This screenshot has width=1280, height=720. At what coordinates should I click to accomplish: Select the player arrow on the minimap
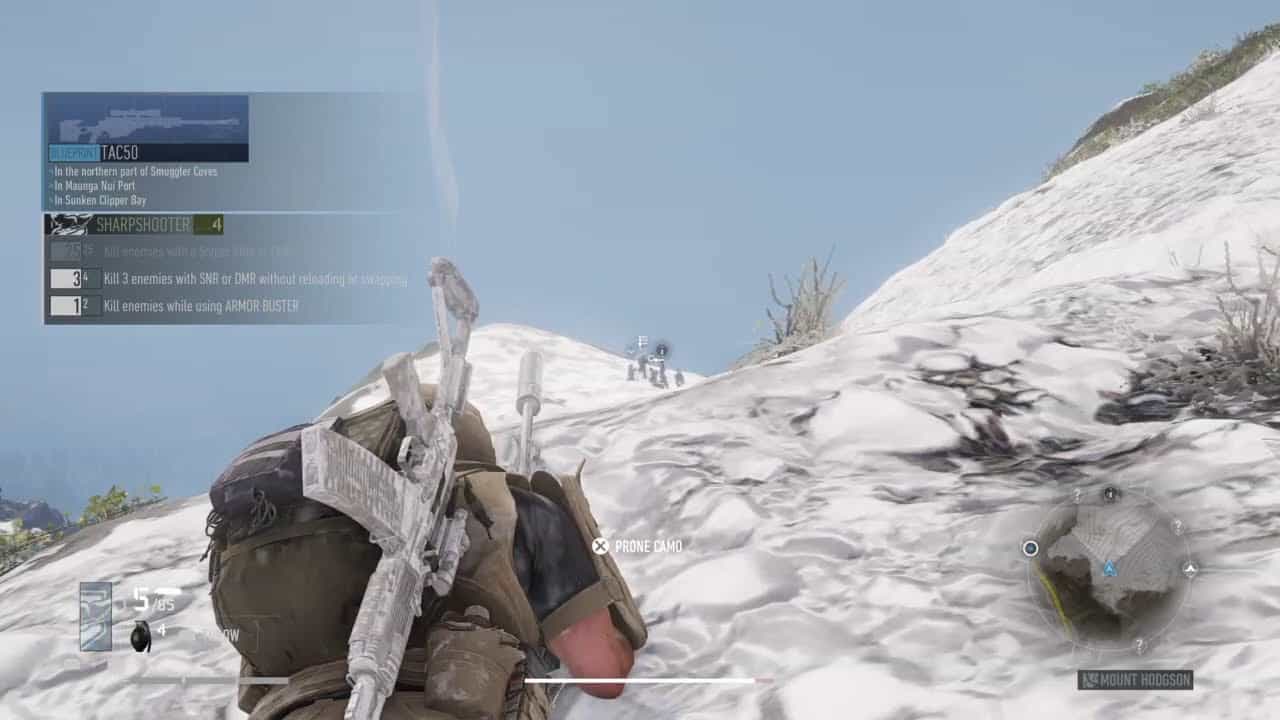pyautogui.click(x=1109, y=568)
